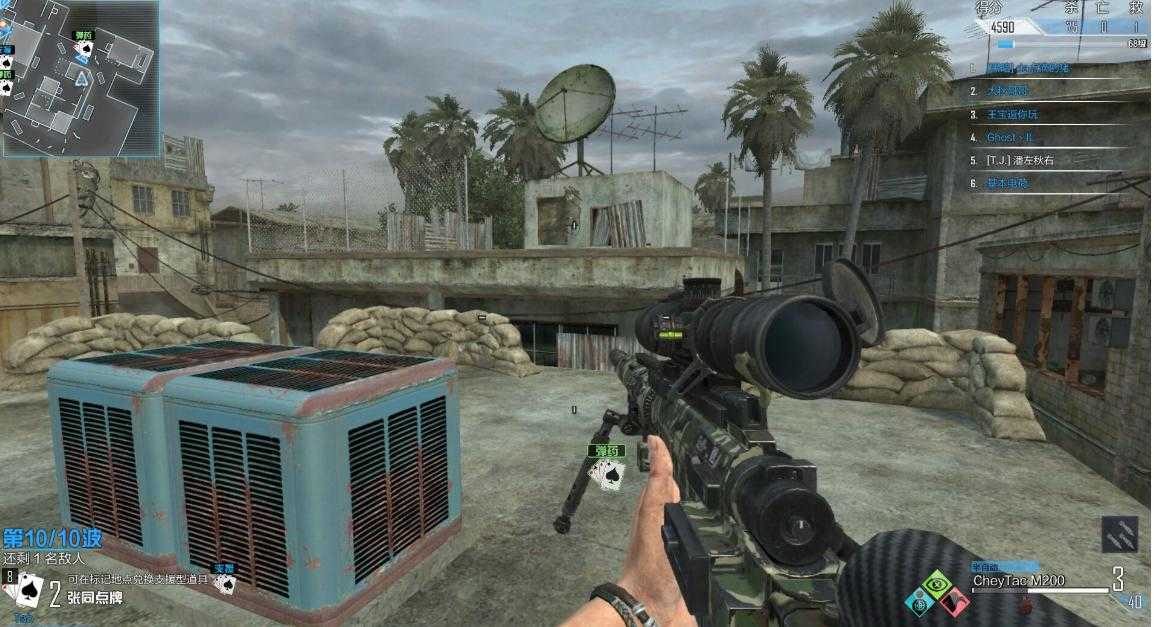Screen dimensions: 1154x627
Task: Select the [T.J.] player row in scoreboard
Action: tap(1020, 160)
